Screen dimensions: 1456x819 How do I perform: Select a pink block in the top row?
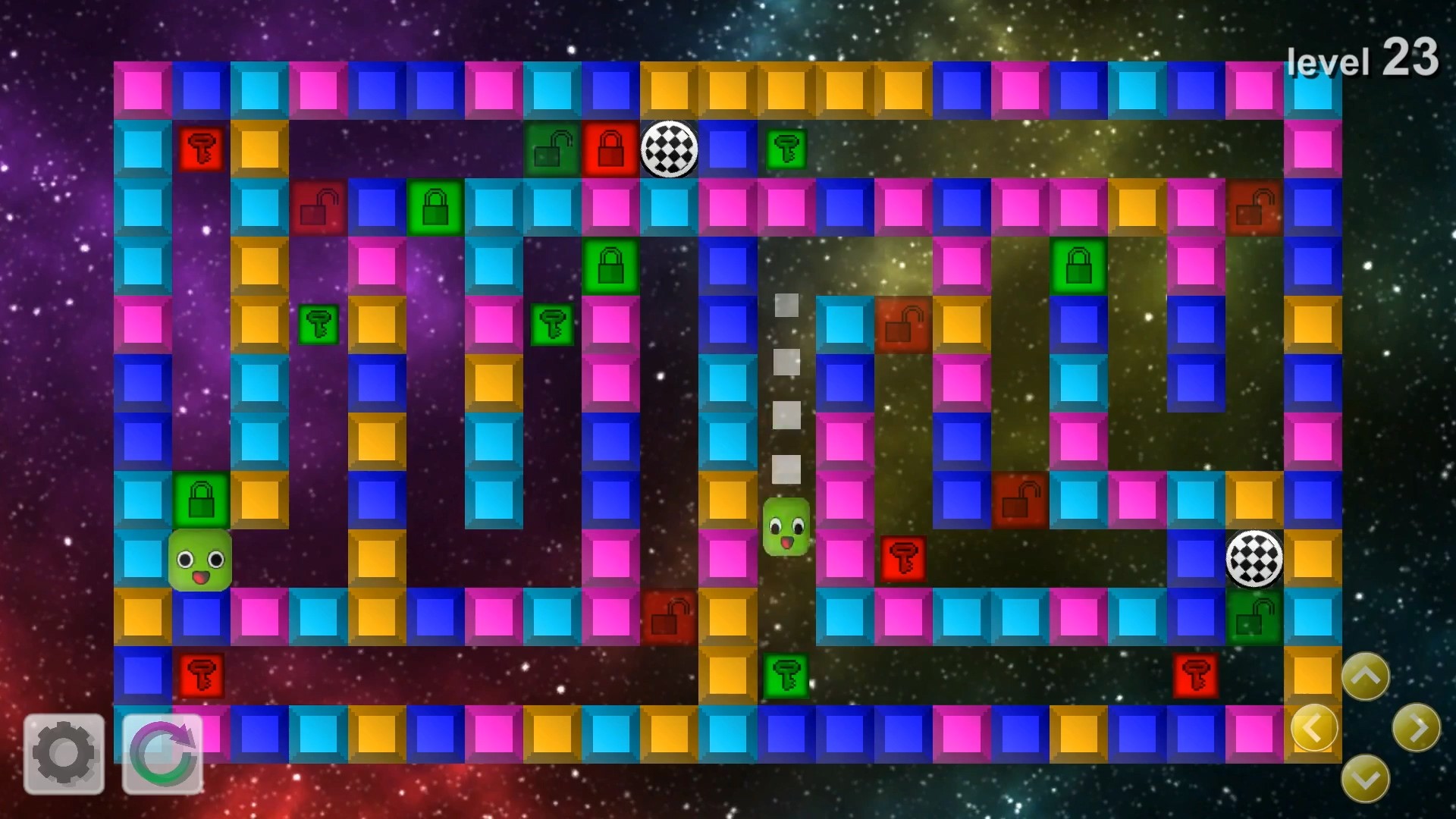[144, 91]
